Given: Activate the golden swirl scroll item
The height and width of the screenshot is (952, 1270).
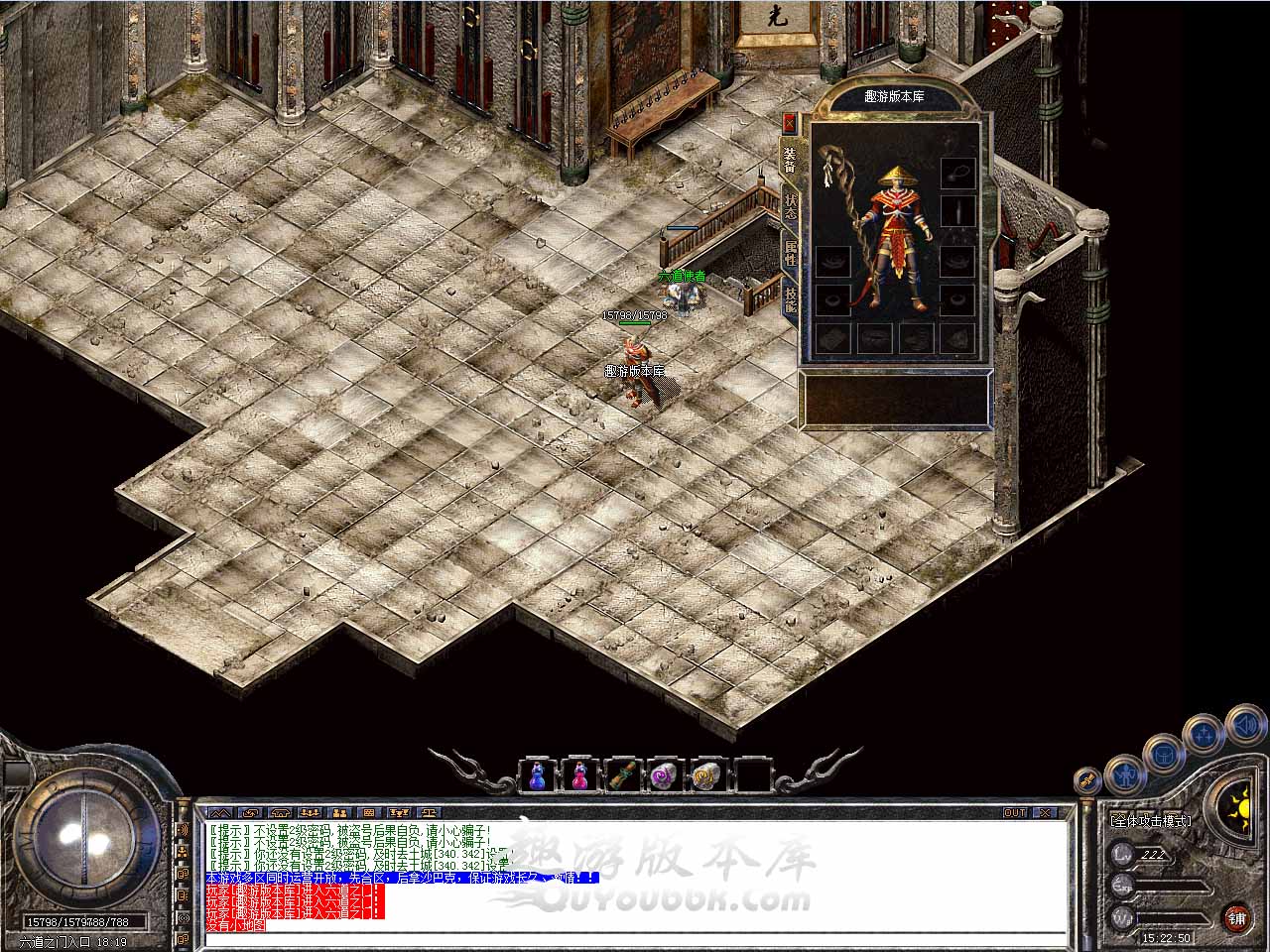Looking at the screenshot, I should (707, 774).
